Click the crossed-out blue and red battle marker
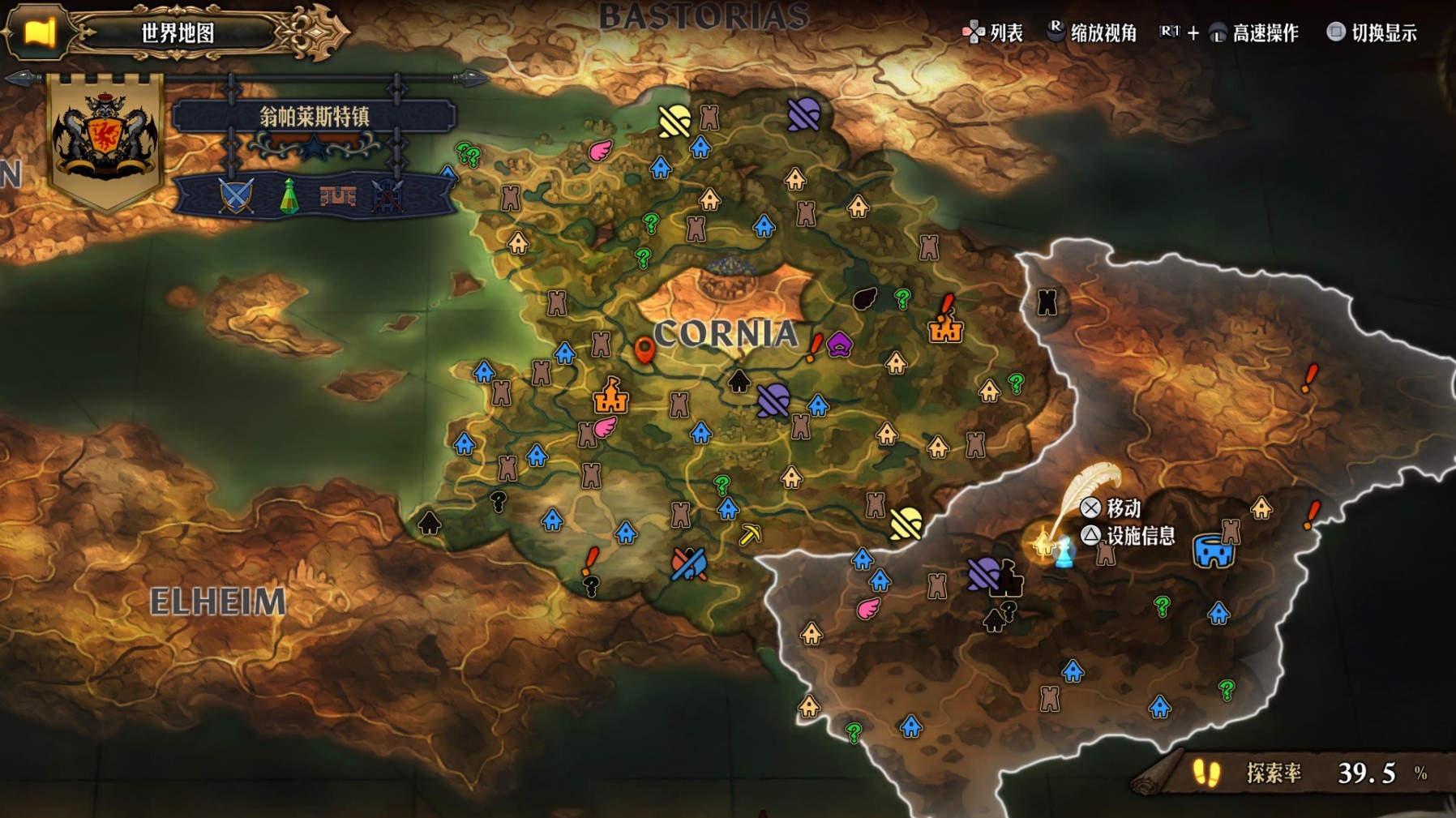Image resolution: width=1456 pixels, height=818 pixels. 689,563
